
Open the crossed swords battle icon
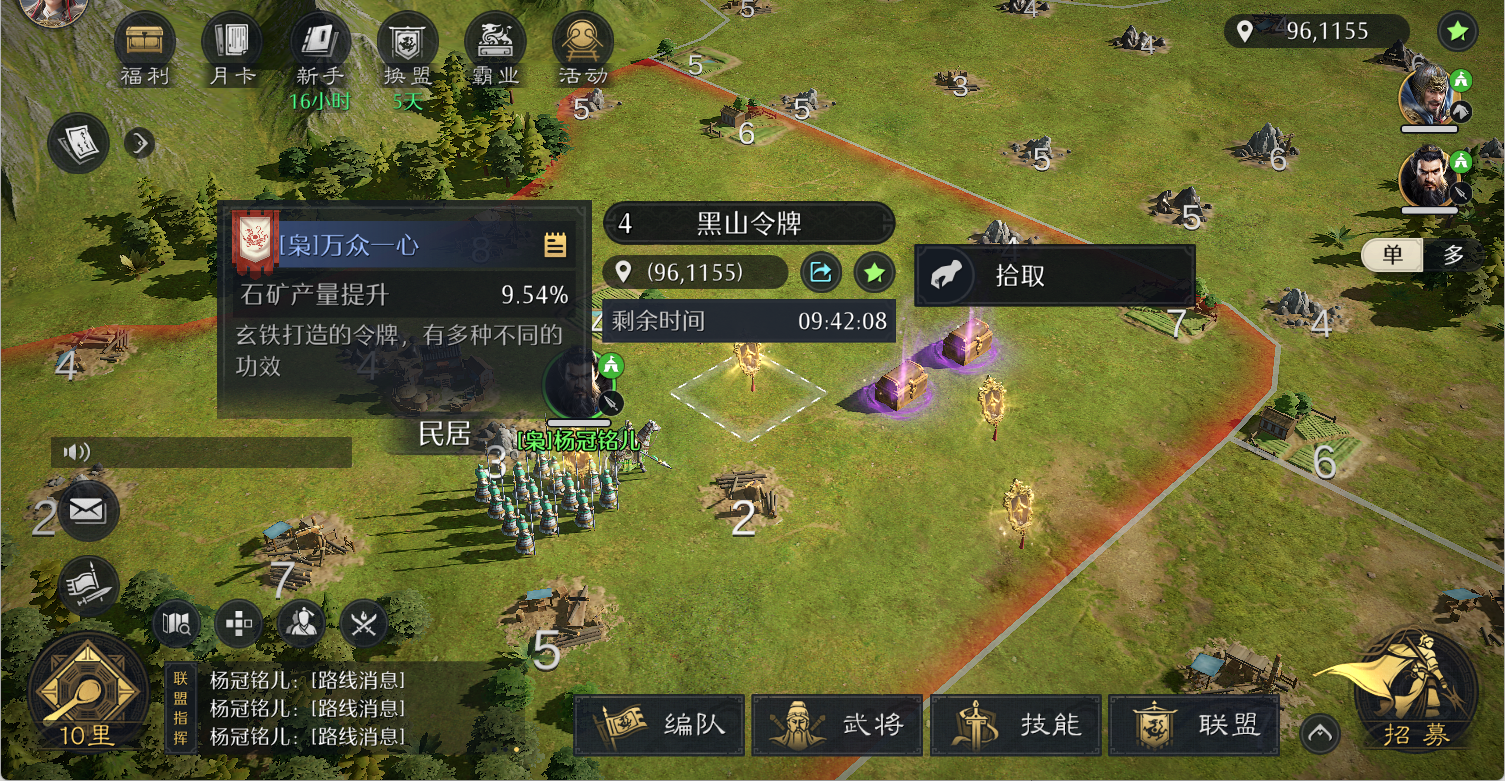tap(364, 624)
